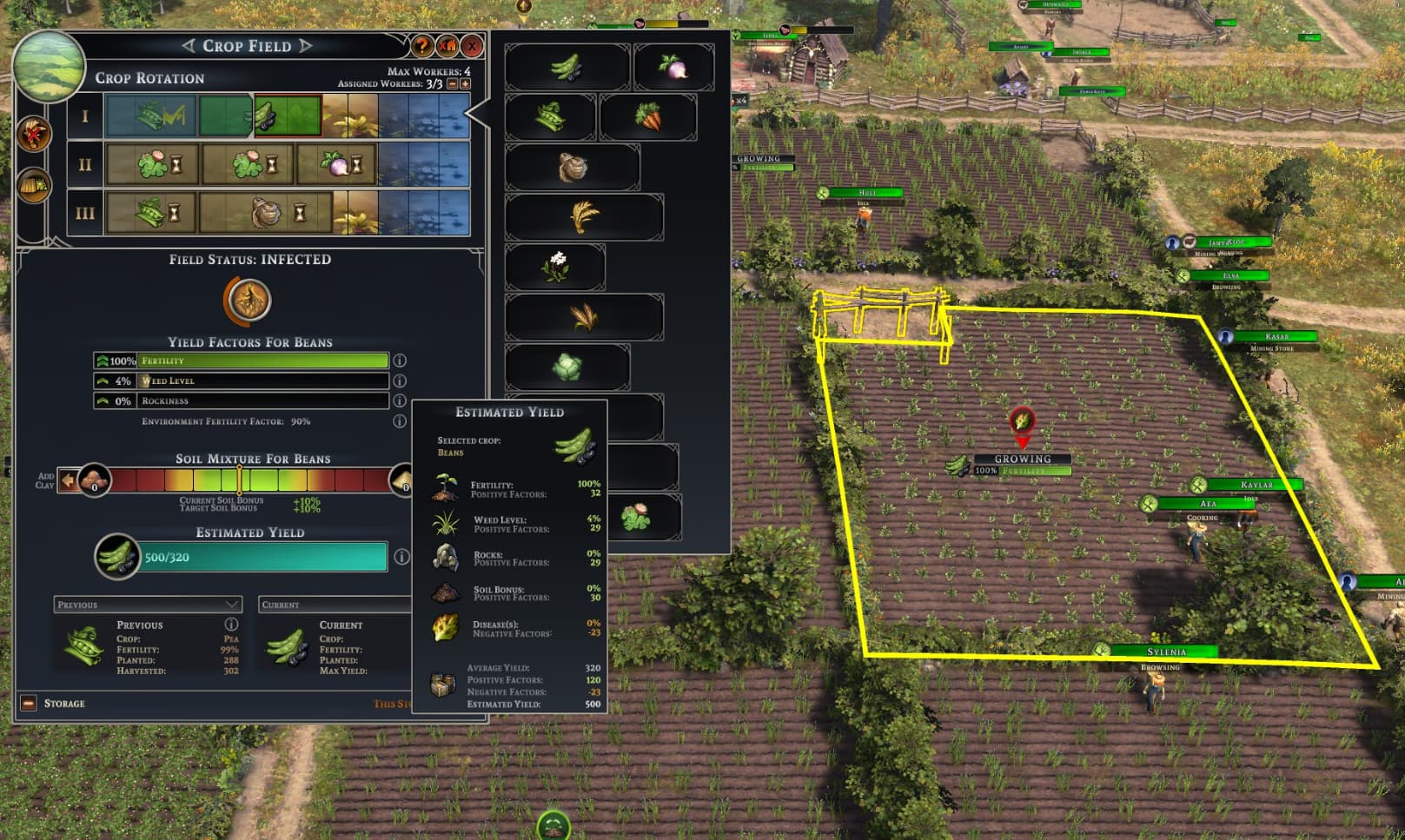Select the pea crop in rotation year III
This screenshot has height=840, width=1405.
pos(150,213)
